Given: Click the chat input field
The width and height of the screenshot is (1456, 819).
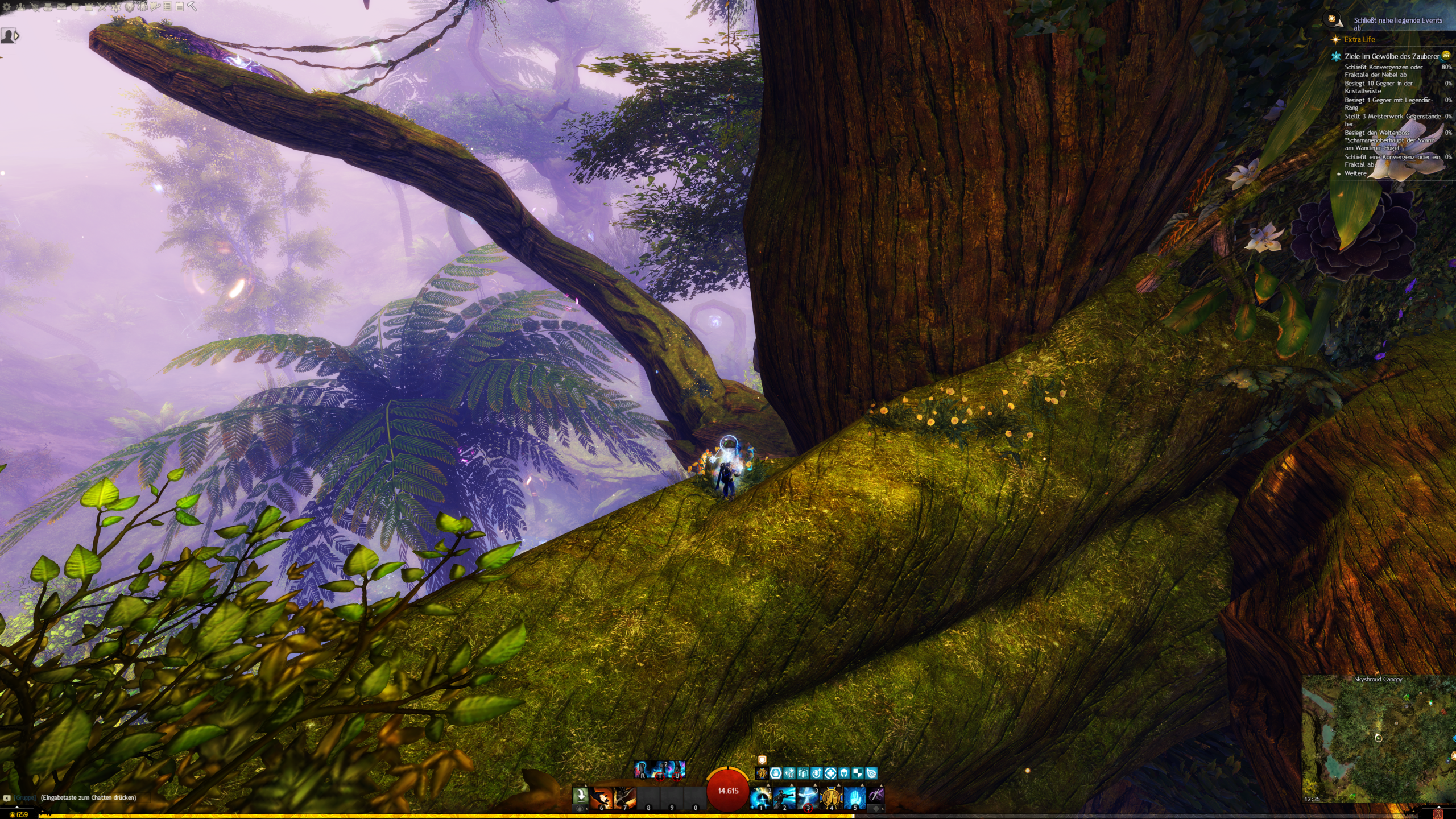Looking at the screenshot, I should pyautogui.click(x=88, y=797).
